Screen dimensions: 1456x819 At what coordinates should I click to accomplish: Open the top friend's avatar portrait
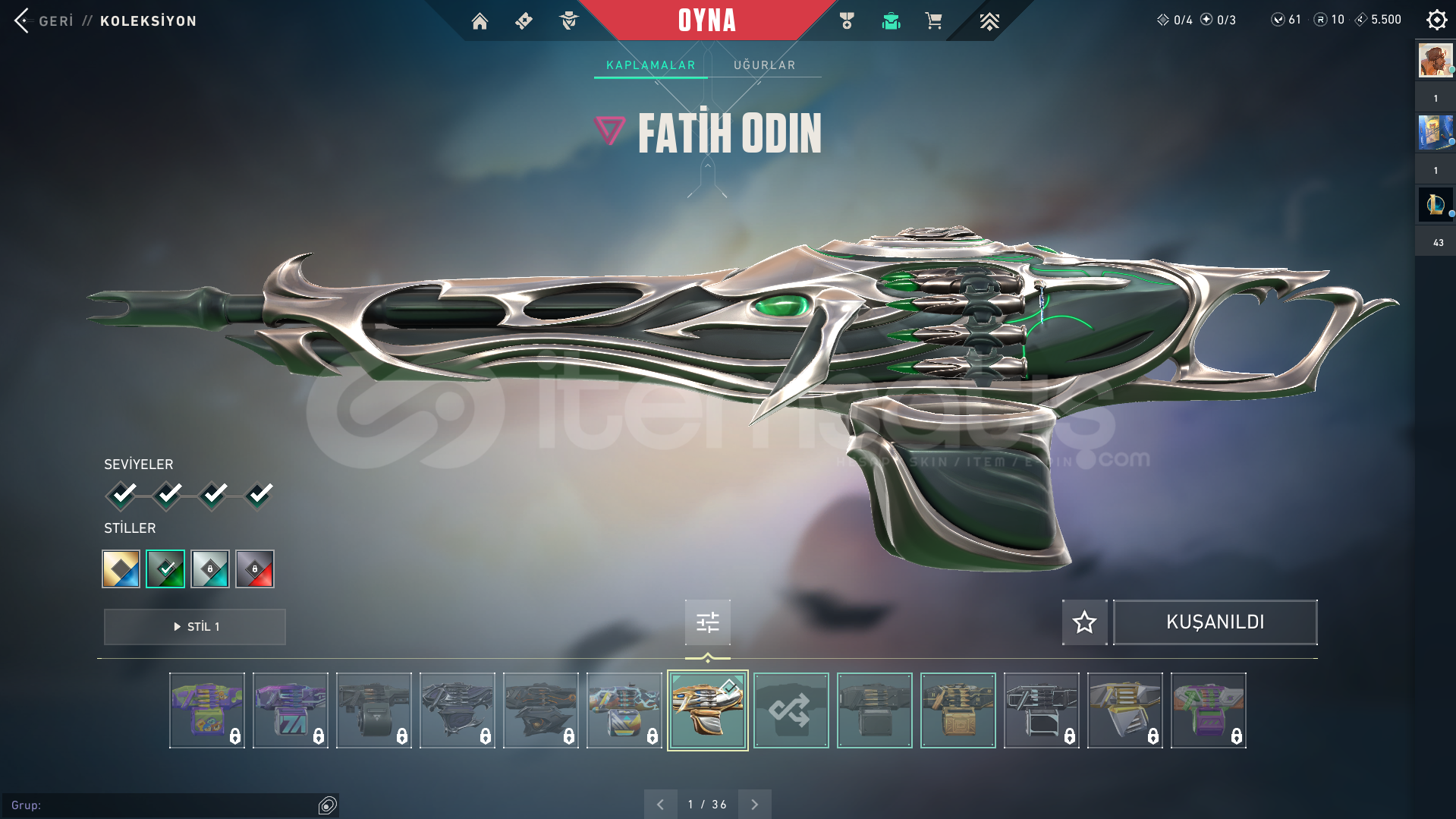[x=1435, y=61]
